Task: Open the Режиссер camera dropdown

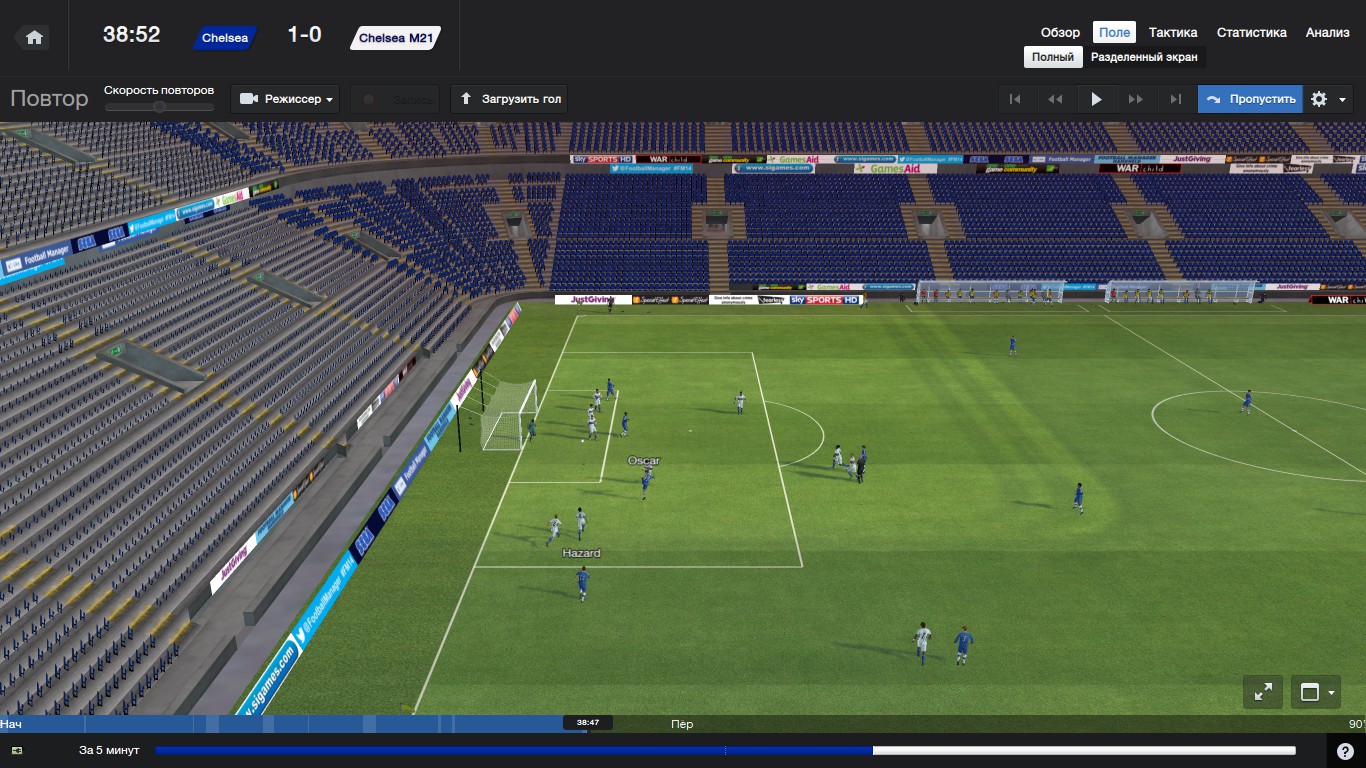Action: pyautogui.click(x=286, y=99)
